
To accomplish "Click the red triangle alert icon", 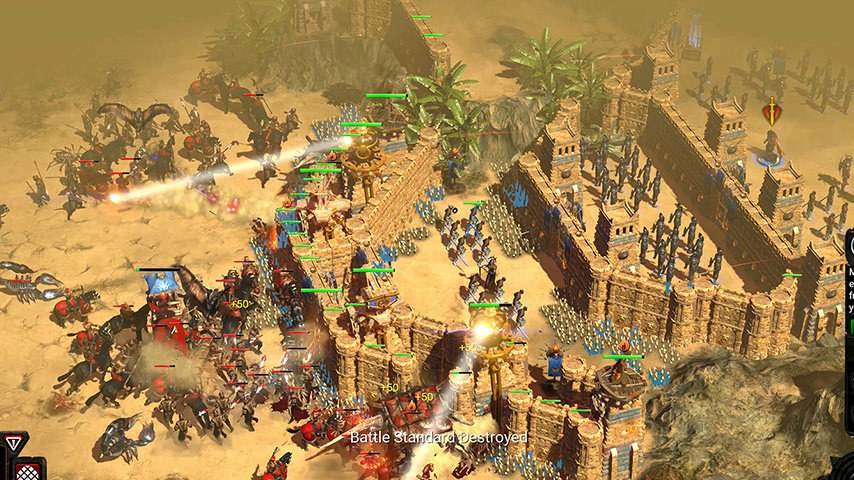I will [13, 442].
